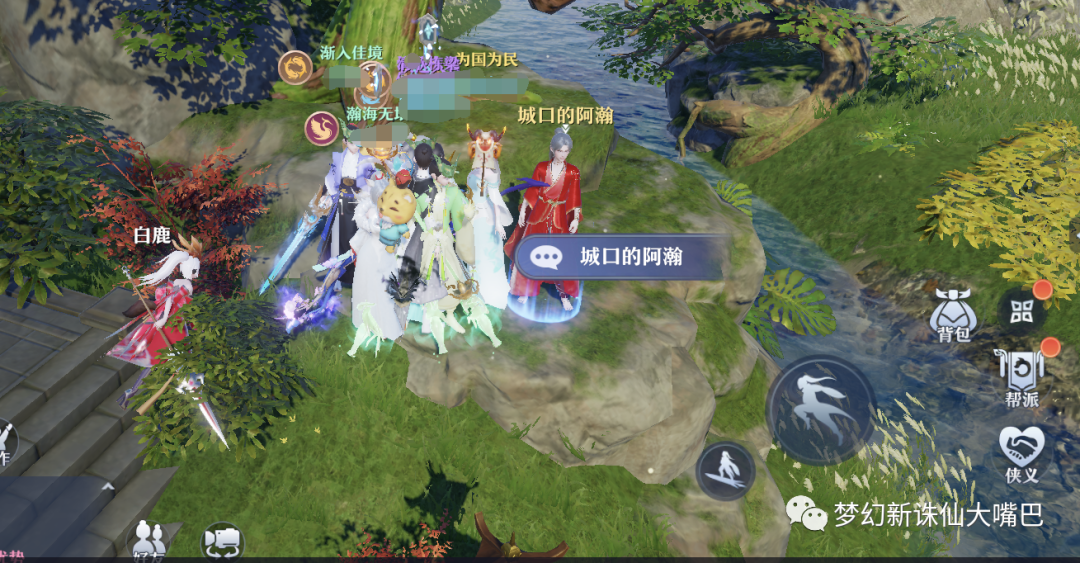1080x563 pixels.
Task: Open the four-square grid menu icon
Action: 1021,312
